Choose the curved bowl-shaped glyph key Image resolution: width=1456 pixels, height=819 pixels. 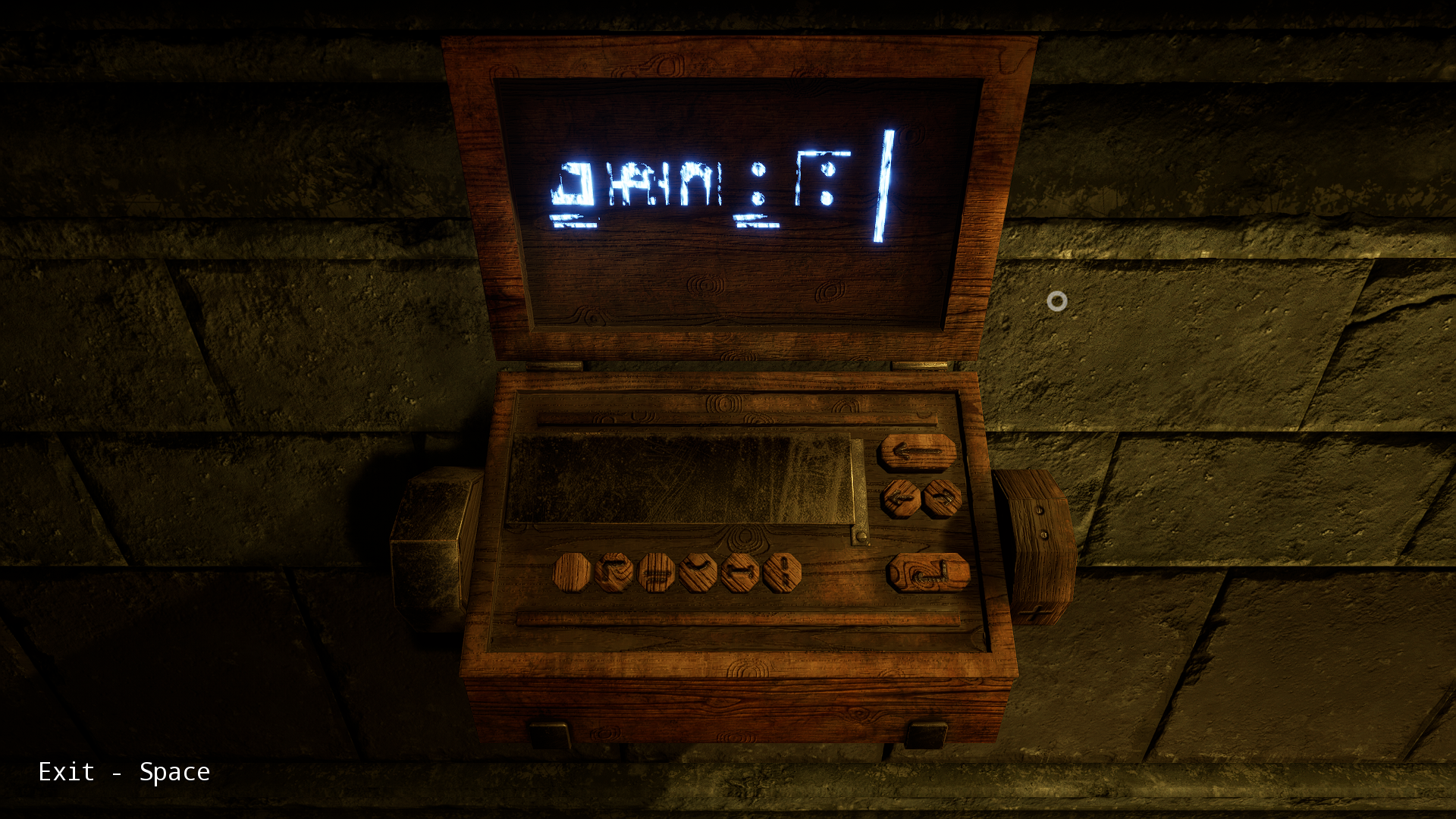(x=698, y=572)
